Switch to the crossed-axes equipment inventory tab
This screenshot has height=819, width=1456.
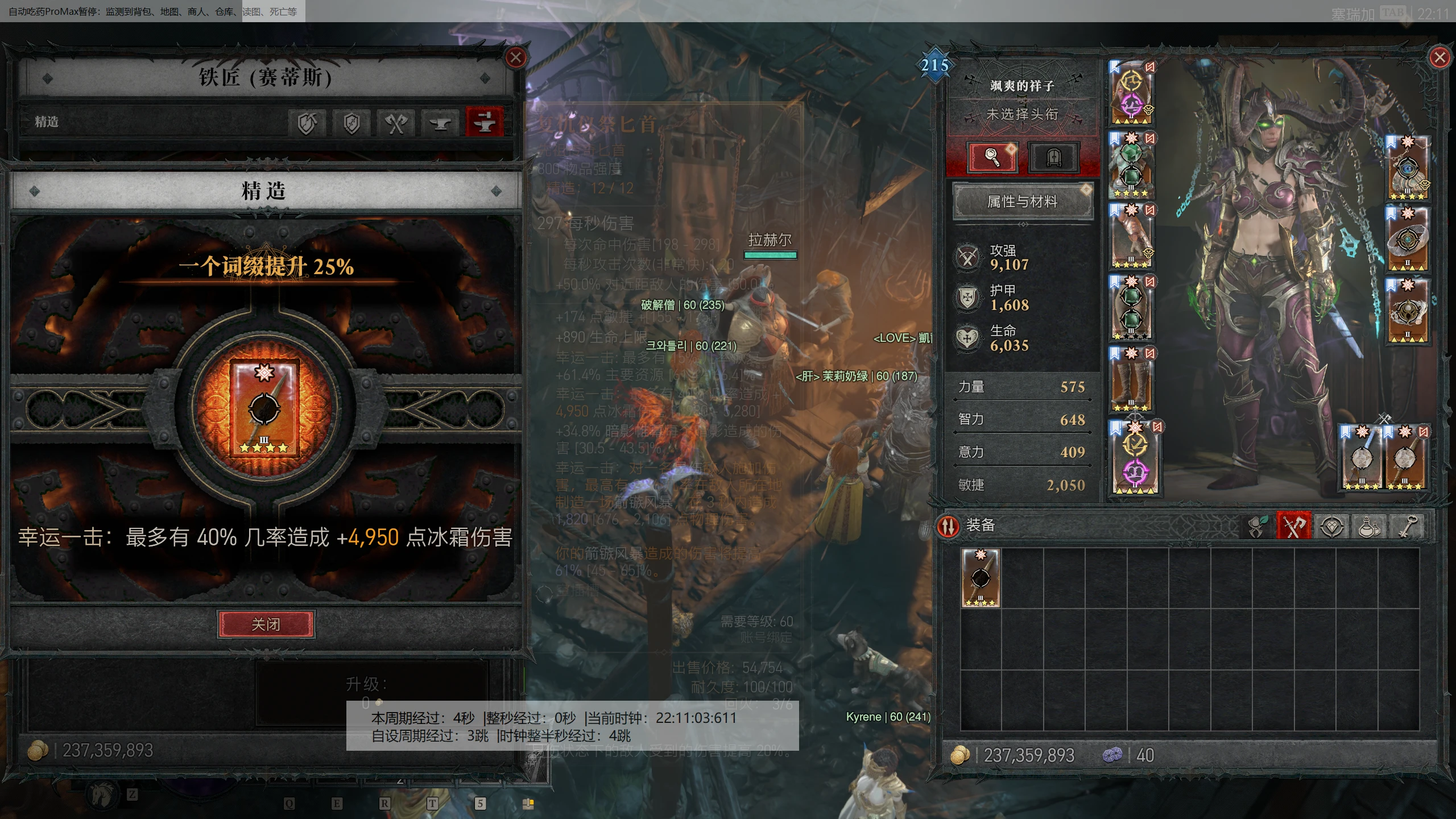pos(1293,527)
